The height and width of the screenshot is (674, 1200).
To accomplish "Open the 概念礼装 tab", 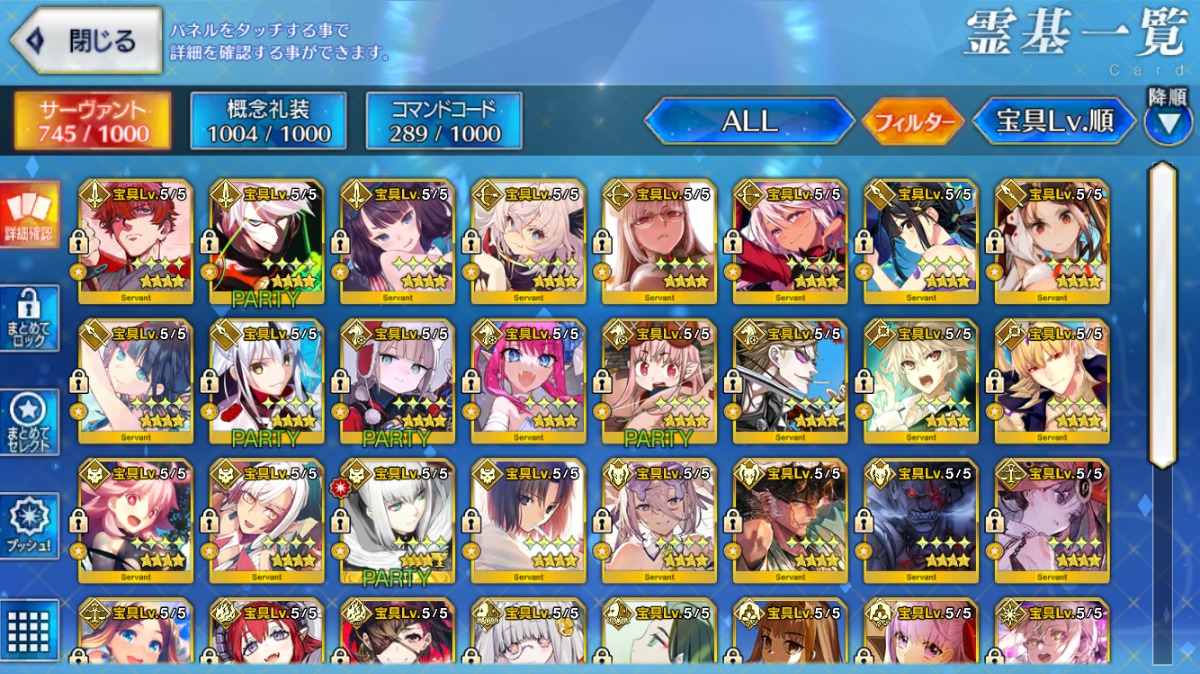I will pyautogui.click(x=268, y=121).
